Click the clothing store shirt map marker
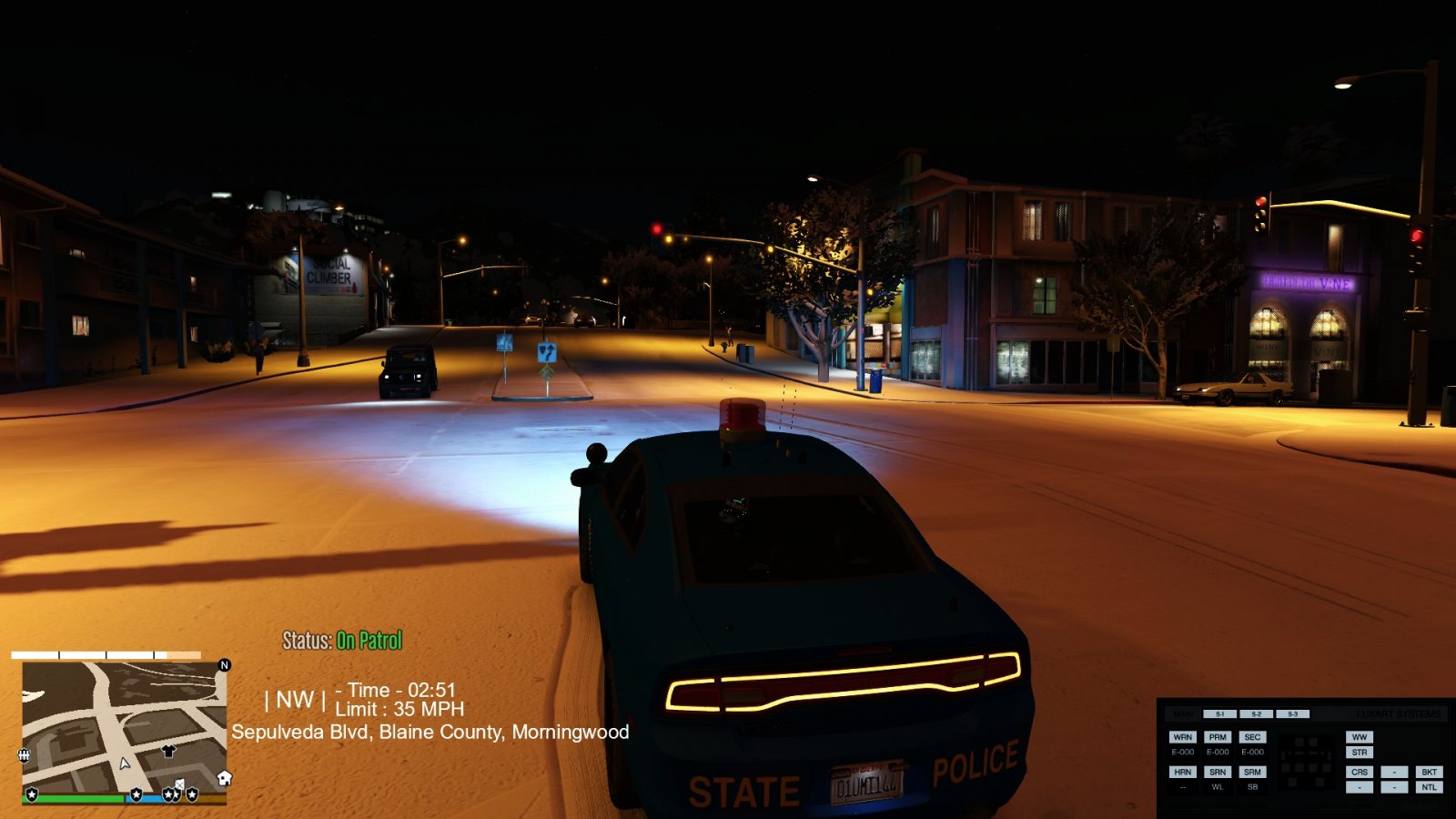The width and height of the screenshot is (1456, 819). click(168, 751)
